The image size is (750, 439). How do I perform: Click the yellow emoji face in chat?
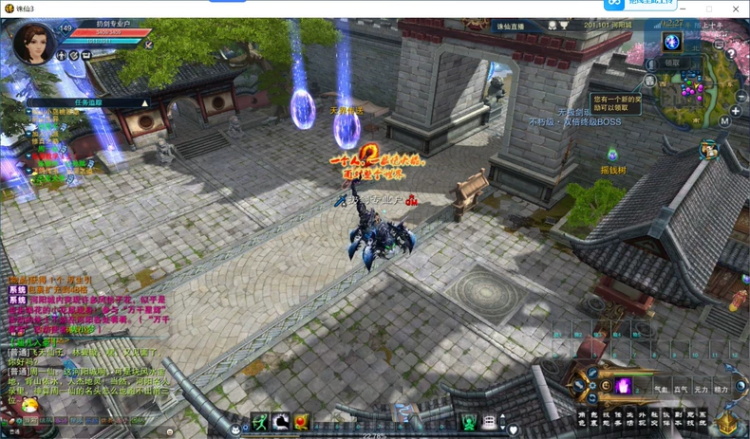(x=30, y=405)
